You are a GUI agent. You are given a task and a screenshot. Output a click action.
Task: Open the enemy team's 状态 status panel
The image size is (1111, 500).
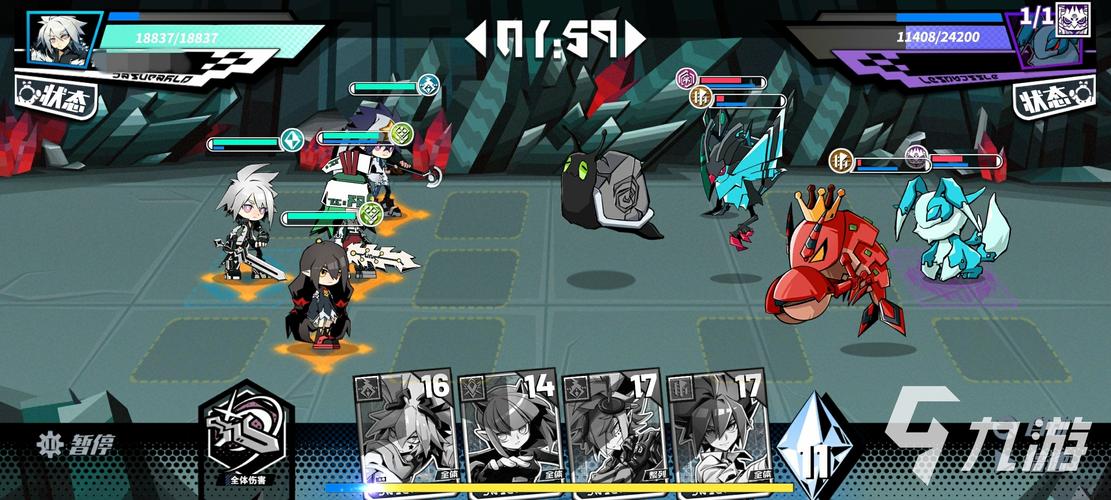[1055, 99]
